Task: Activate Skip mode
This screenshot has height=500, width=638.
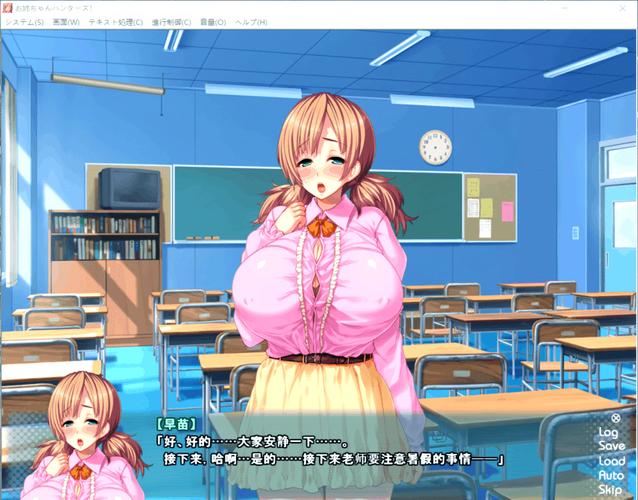Action: (x=611, y=490)
